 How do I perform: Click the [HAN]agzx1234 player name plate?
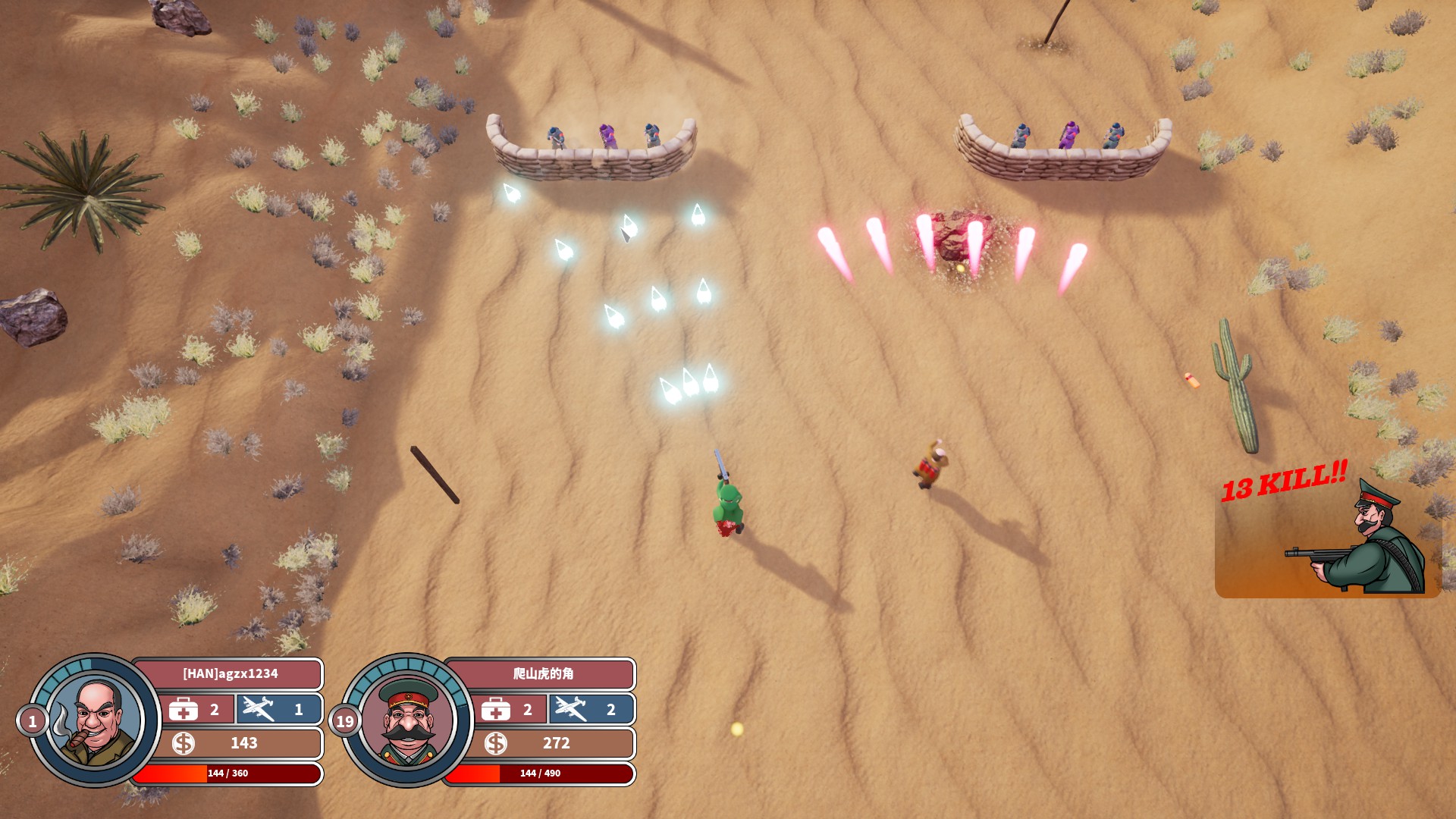tap(230, 673)
